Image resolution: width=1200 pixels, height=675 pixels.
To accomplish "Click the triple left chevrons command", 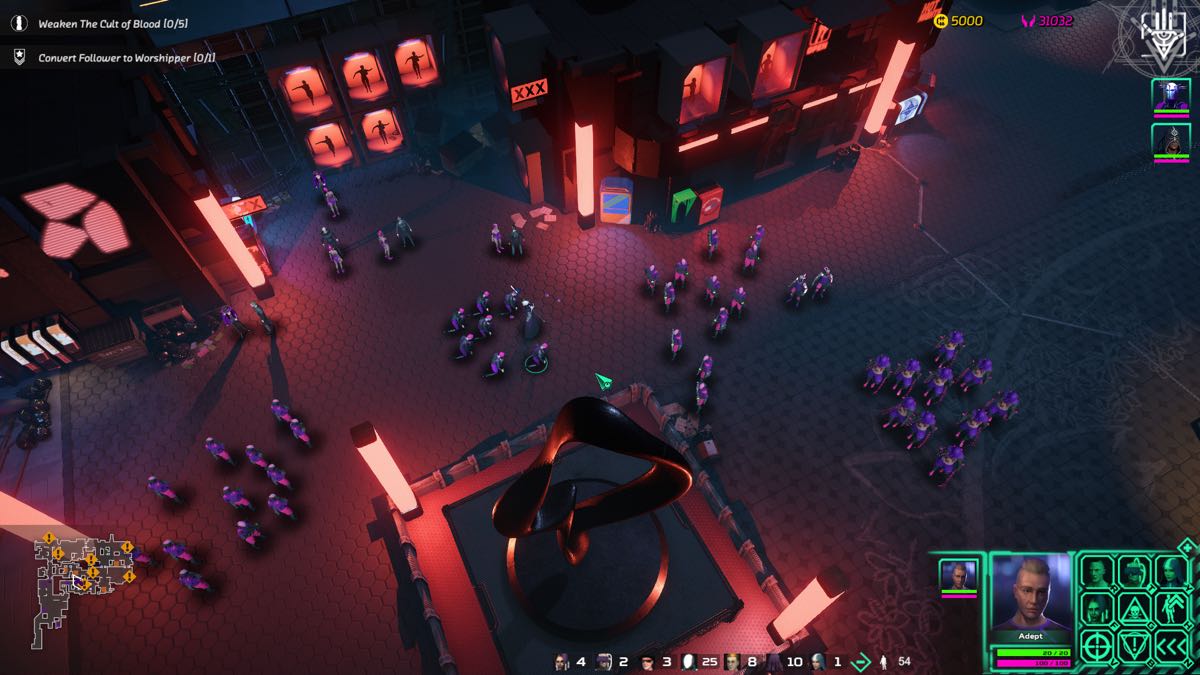I will tap(1170, 645).
